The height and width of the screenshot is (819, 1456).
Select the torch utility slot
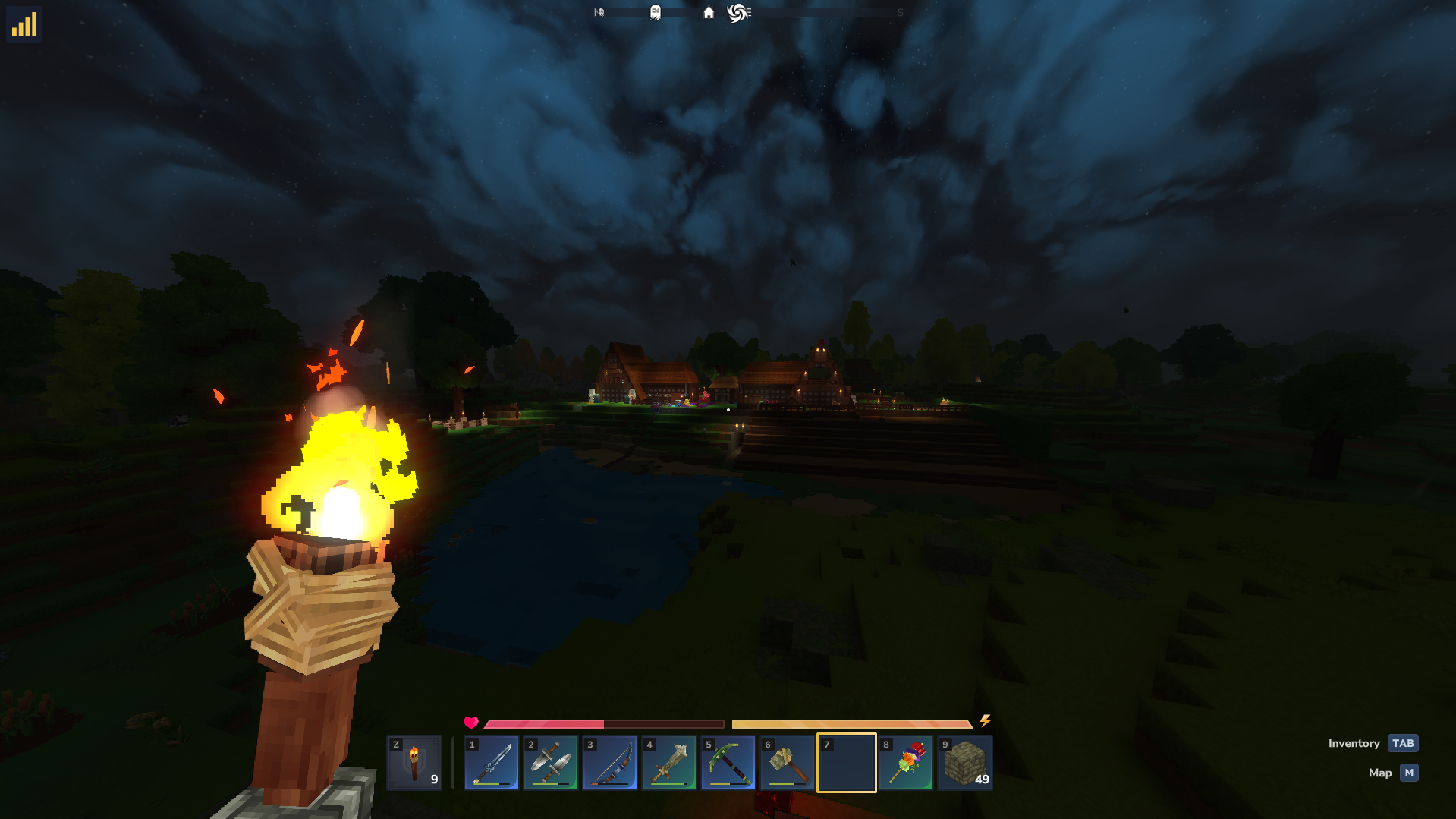coord(414,763)
